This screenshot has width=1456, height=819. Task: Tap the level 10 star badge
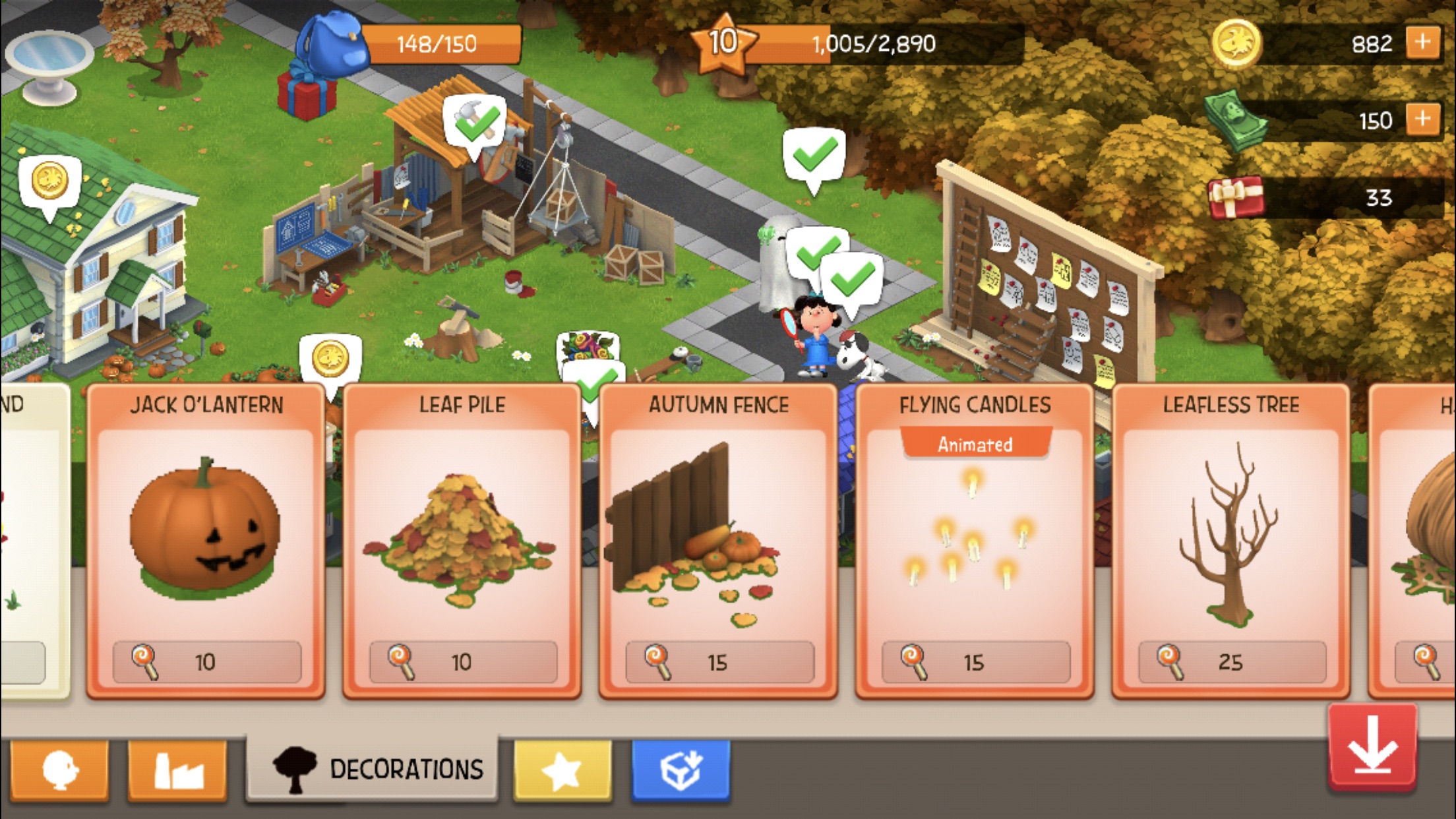[723, 44]
